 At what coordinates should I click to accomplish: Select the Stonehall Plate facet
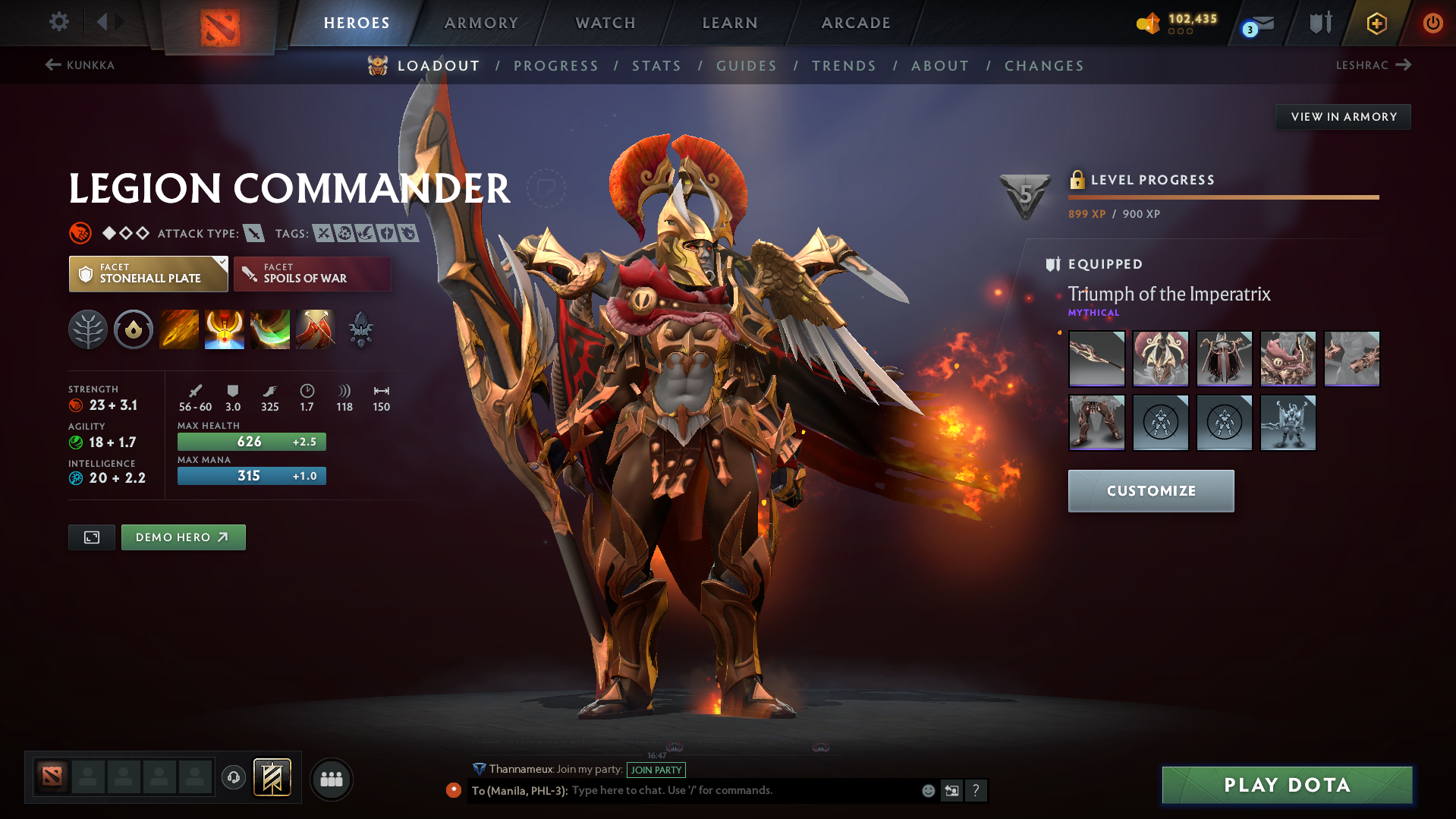click(148, 273)
